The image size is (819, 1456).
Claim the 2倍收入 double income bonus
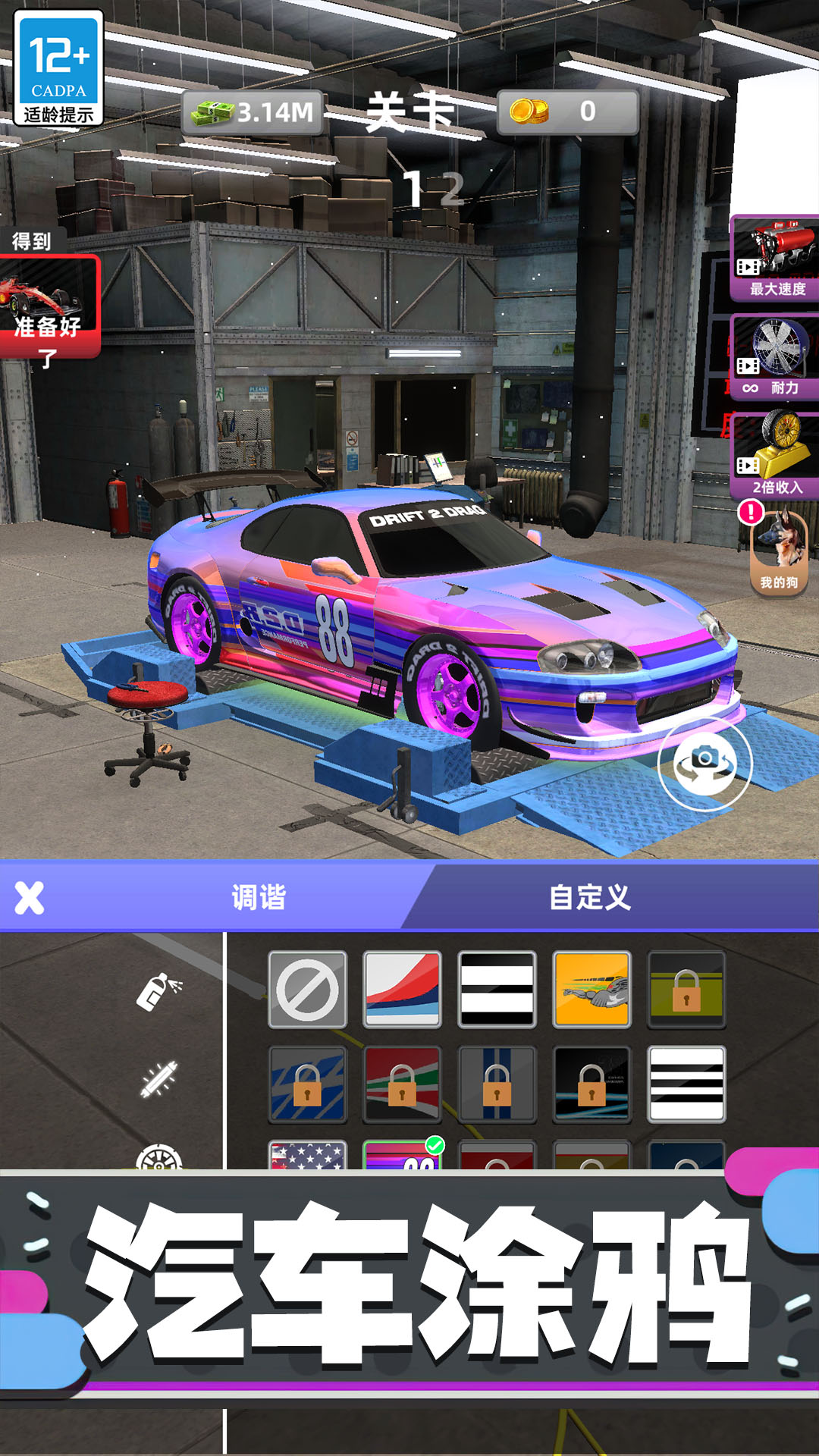(x=775, y=457)
